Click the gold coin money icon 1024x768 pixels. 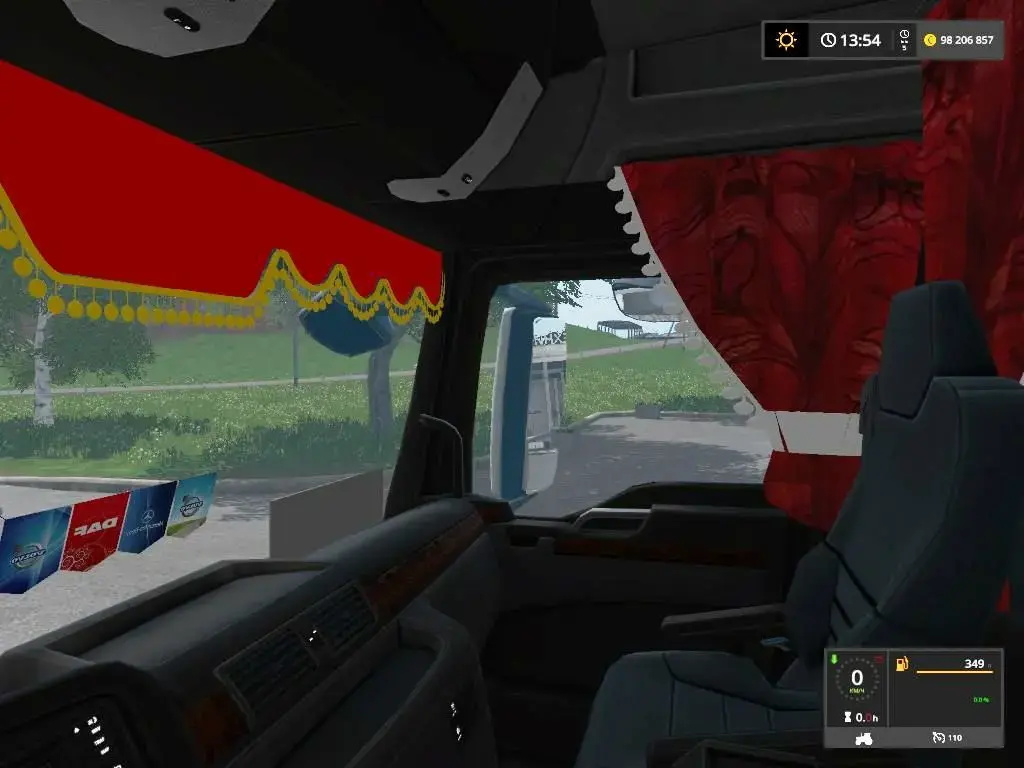tap(930, 40)
